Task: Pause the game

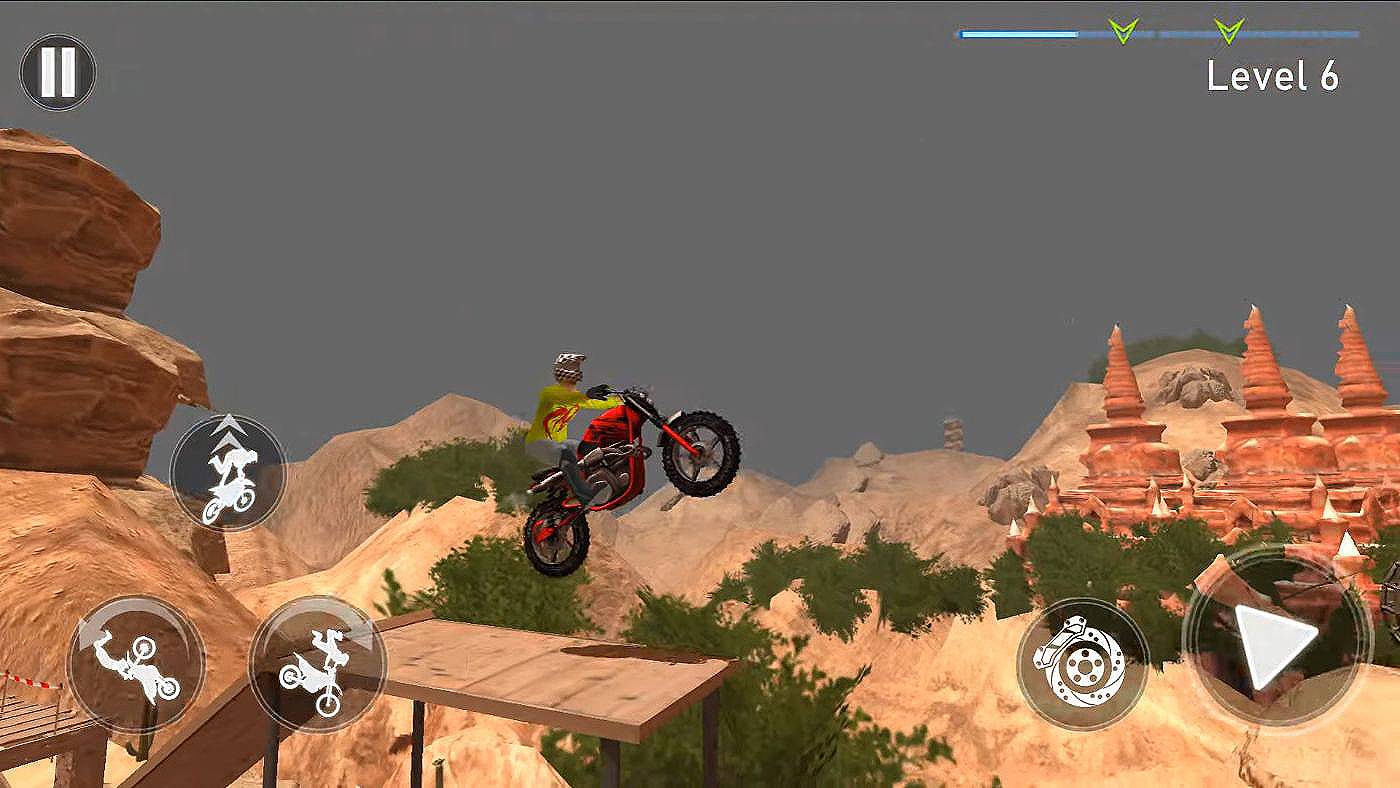Action: coord(57,70)
